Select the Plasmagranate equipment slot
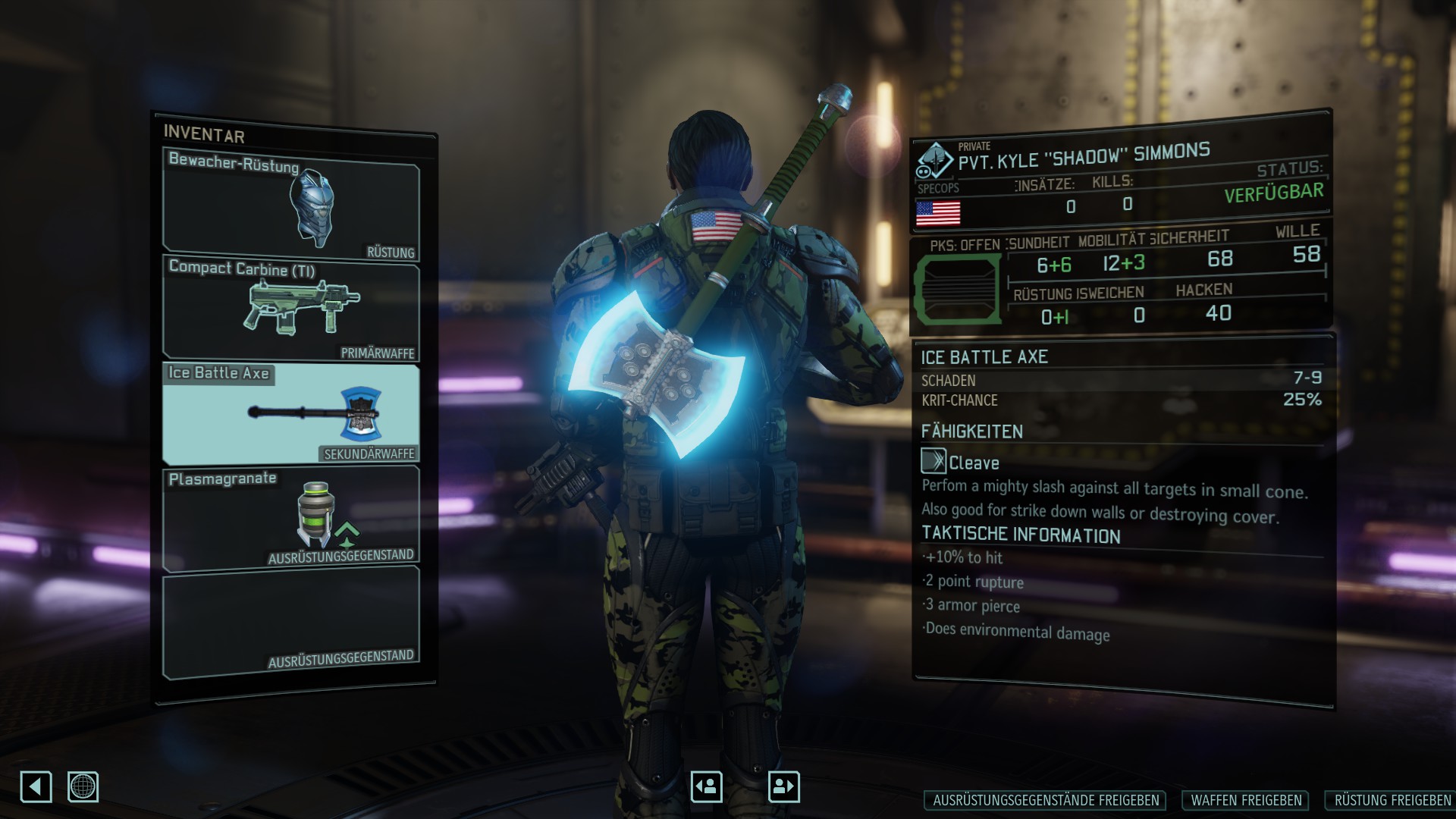Image resolution: width=1456 pixels, height=819 pixels. tap(291, 518)
